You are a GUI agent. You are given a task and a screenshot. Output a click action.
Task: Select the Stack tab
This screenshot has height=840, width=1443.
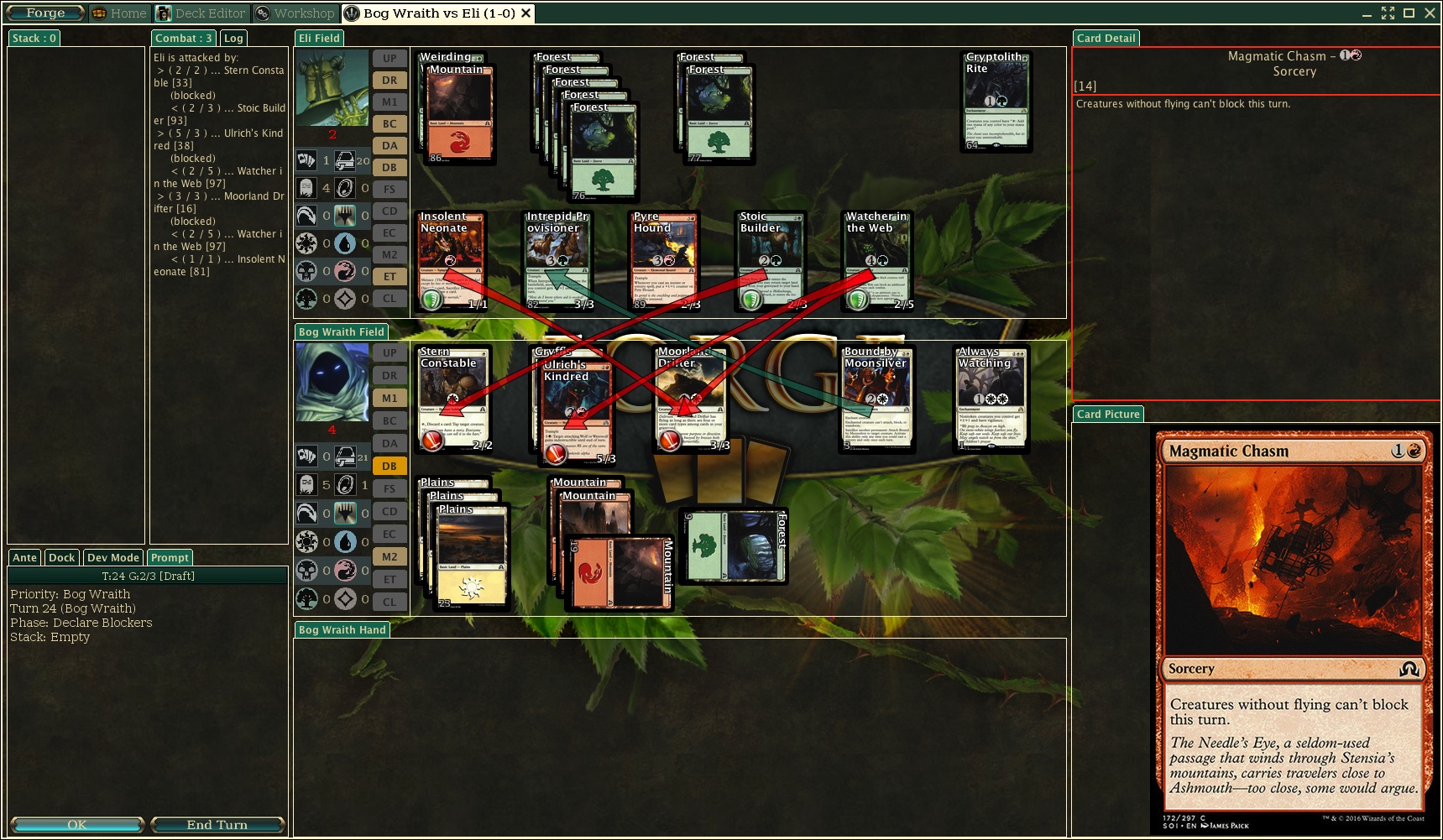[34, 38]
